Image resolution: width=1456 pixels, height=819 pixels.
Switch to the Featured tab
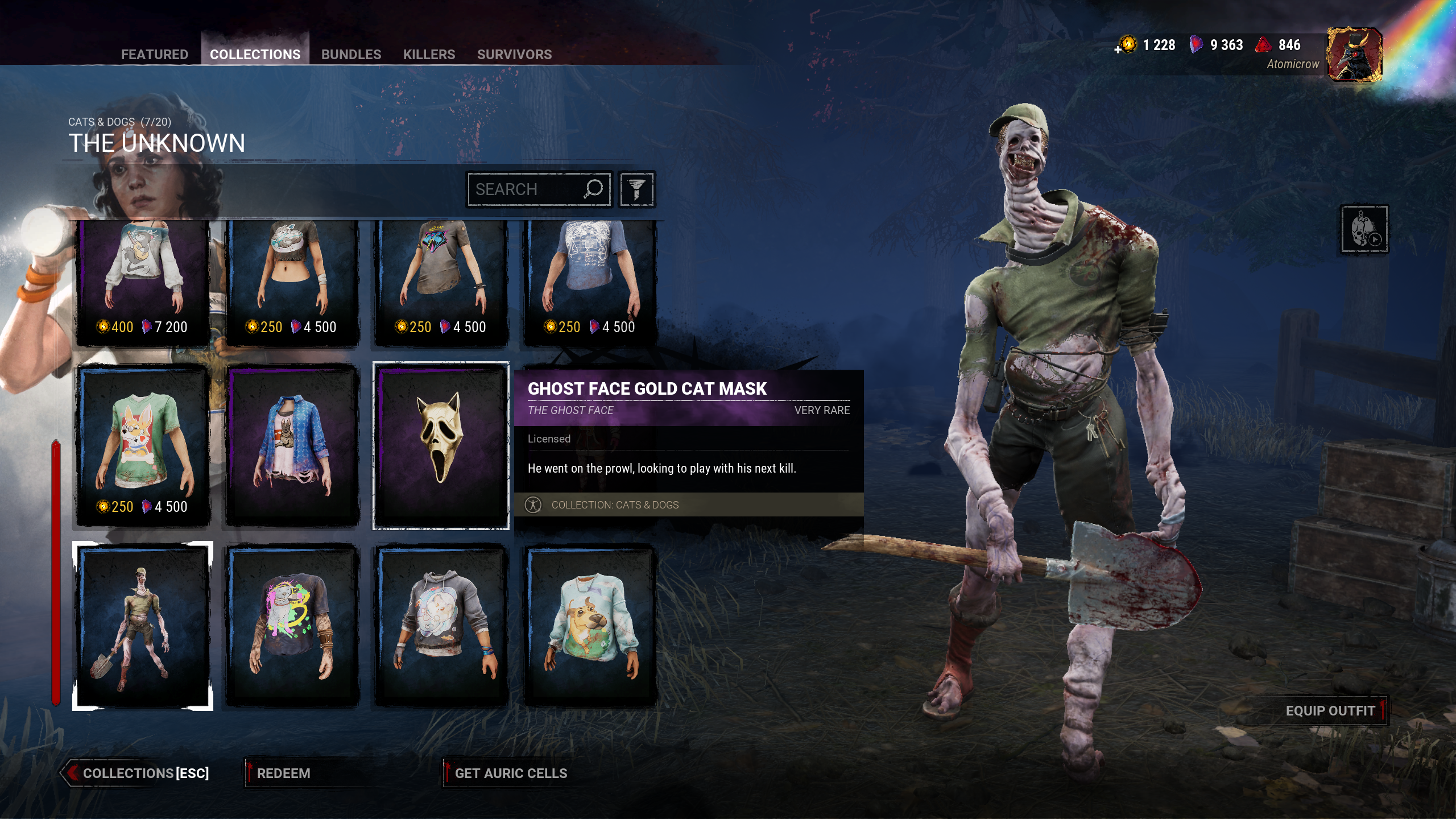(x=154, y=54)
